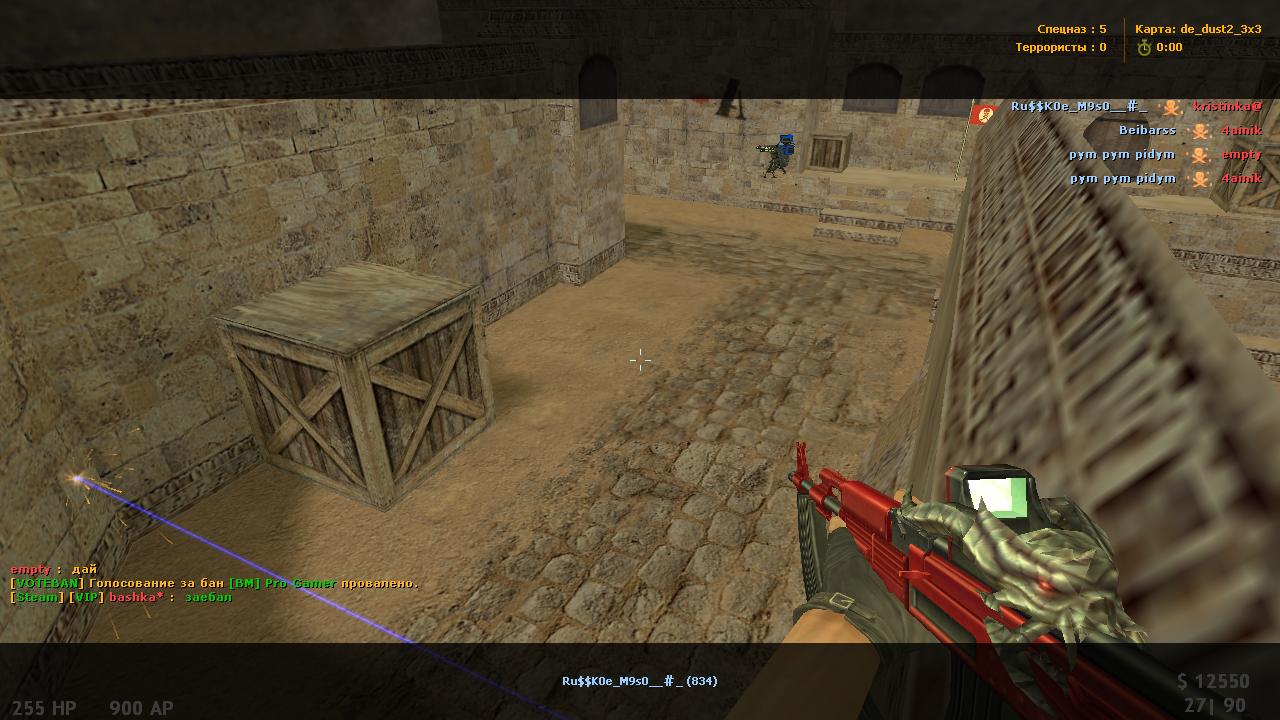The height and width of the screenshot is (720, 1280).
Task: Select the Beibarss kill feed row
Action: pos(1190,130)
